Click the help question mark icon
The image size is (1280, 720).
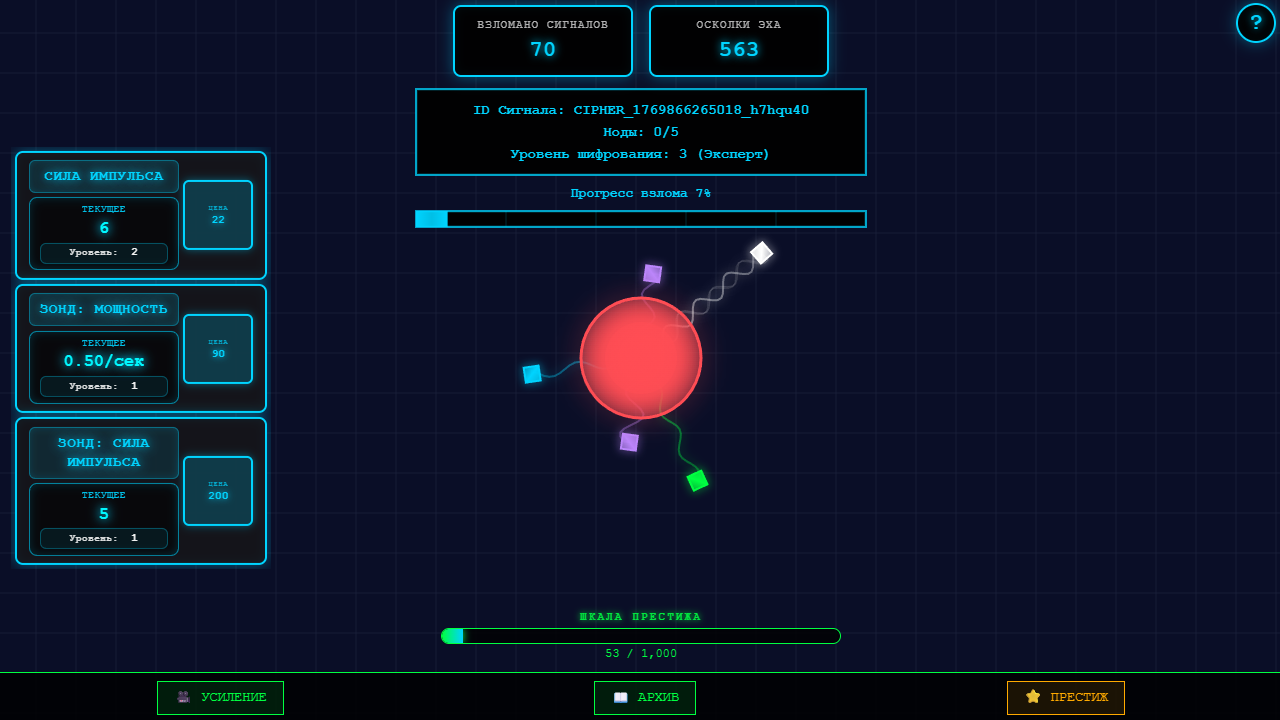click(1256, 23)
